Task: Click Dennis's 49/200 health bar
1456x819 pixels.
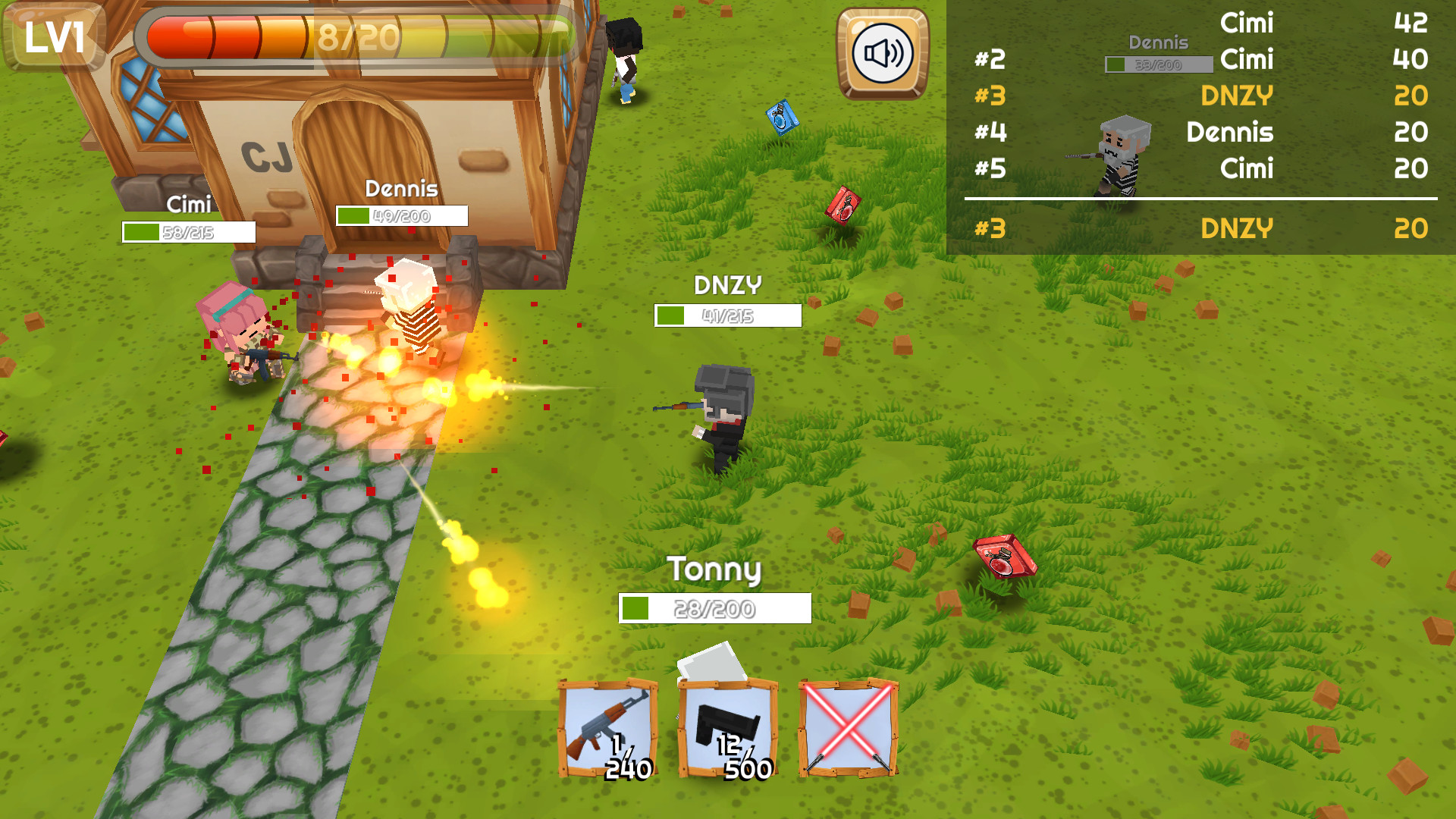Action: pyautogui.click(x=403, y=216)
